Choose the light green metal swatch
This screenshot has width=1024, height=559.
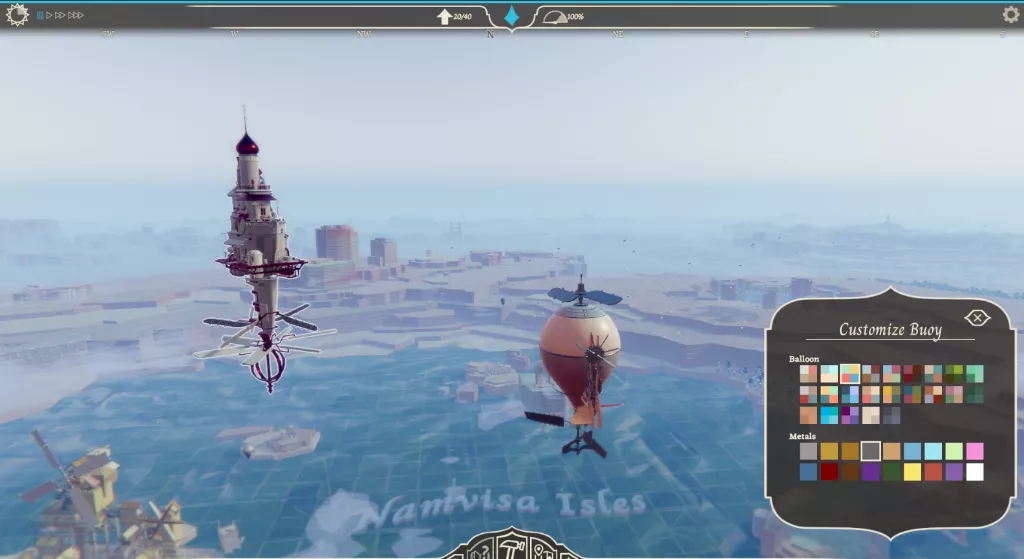pyautogui.click(x=954, y=451)
